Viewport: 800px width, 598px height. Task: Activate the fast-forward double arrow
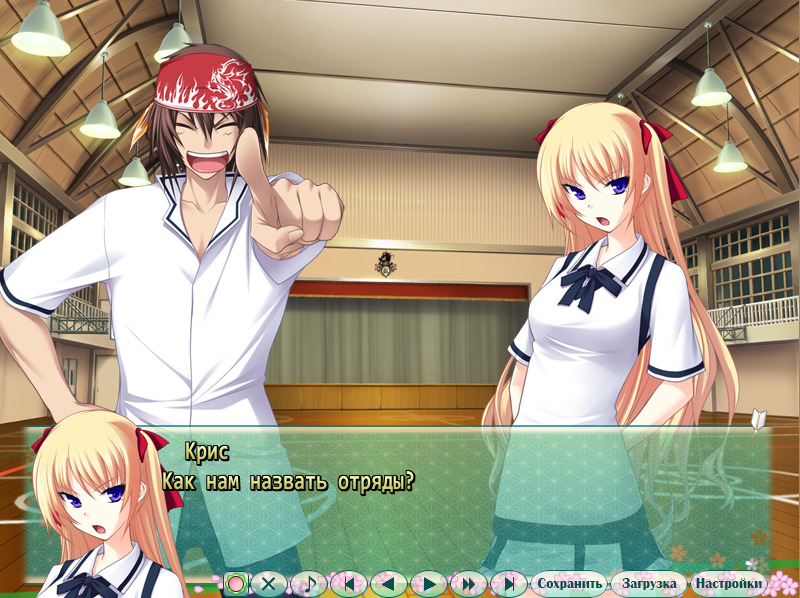[x=469, y=583]
